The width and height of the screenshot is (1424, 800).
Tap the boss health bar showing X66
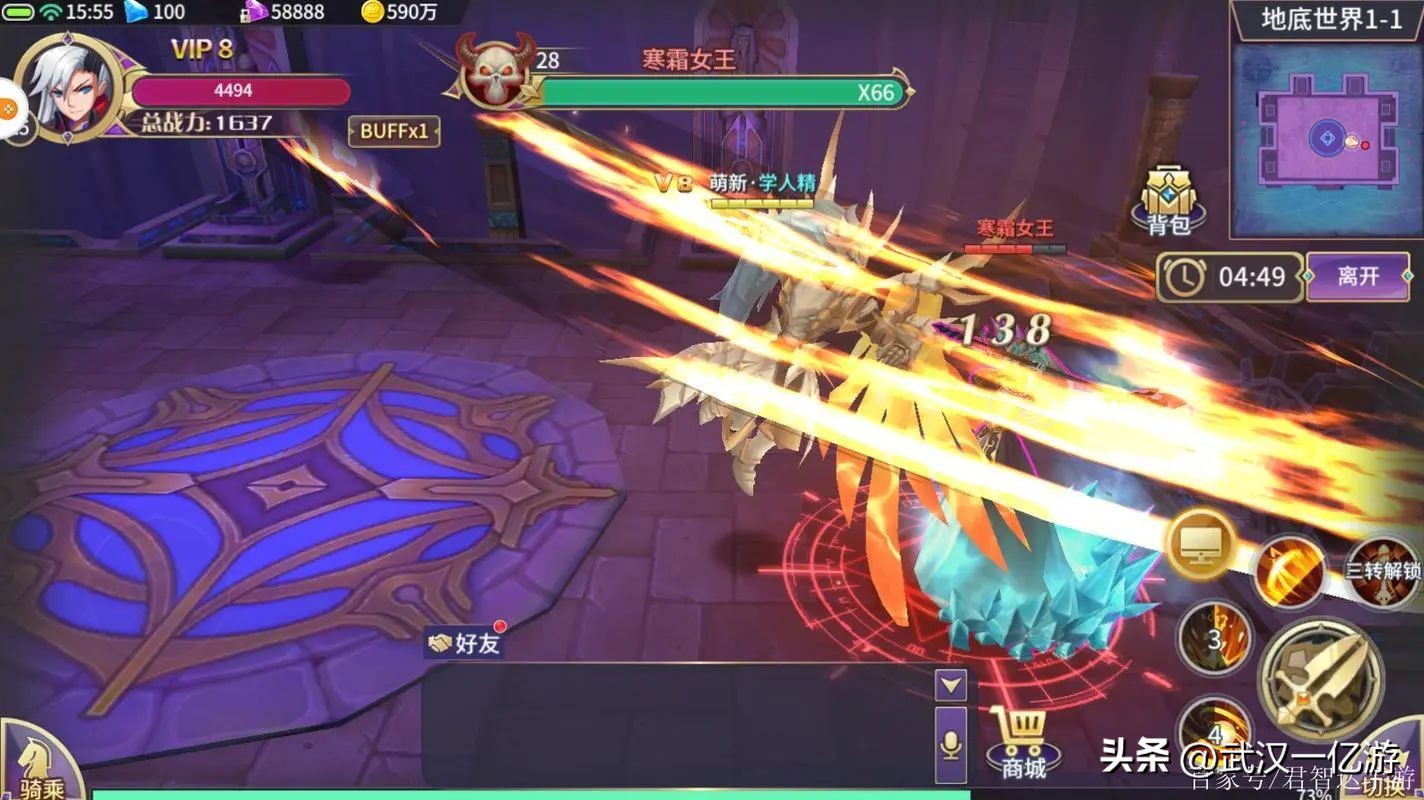(x=718, y=92)
